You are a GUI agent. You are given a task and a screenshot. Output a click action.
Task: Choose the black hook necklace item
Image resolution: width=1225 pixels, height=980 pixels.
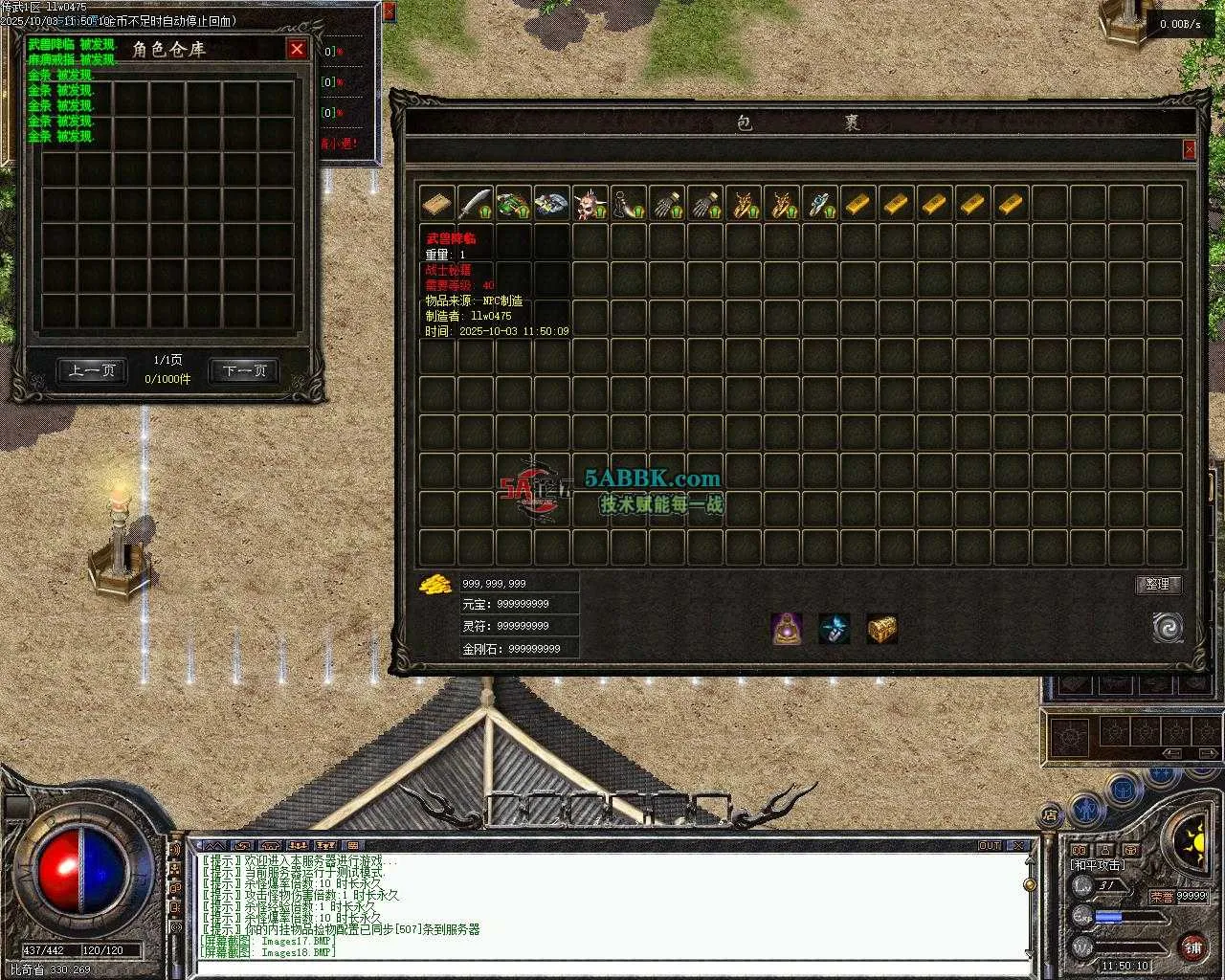tap(629, 203)
